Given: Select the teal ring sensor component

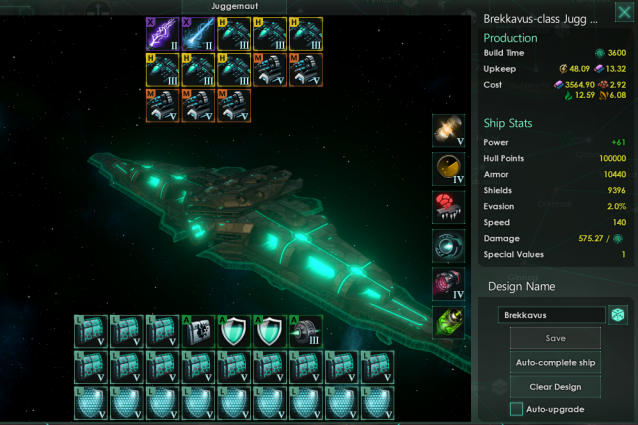Looking at the screenshot, I should pos(448,246).
